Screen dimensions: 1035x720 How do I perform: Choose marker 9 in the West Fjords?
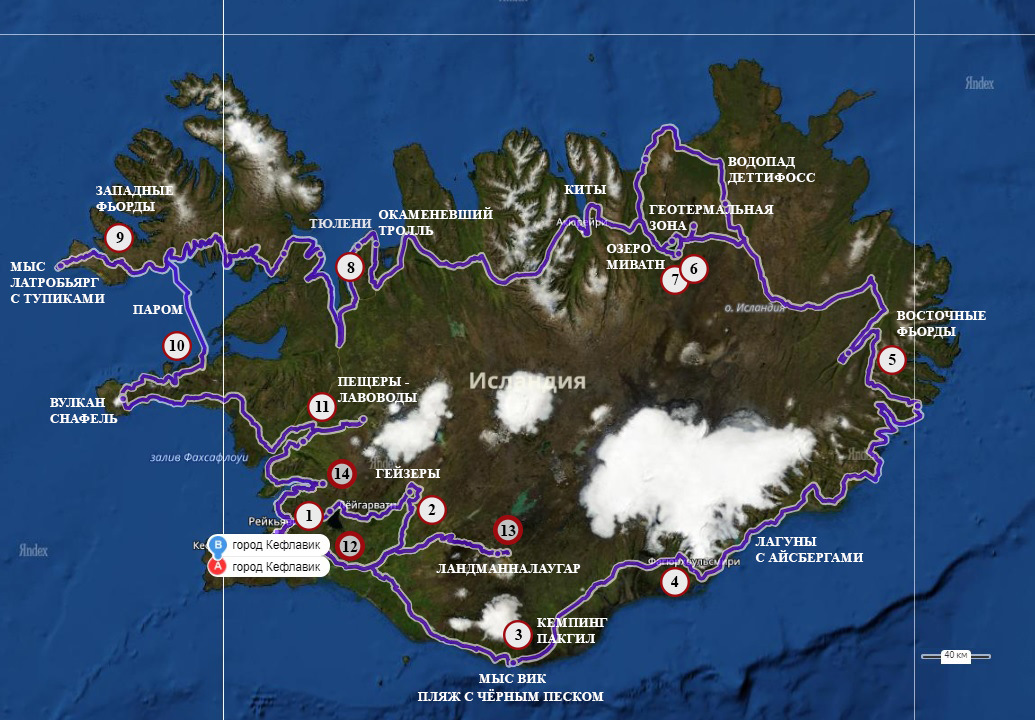(119, 237)
